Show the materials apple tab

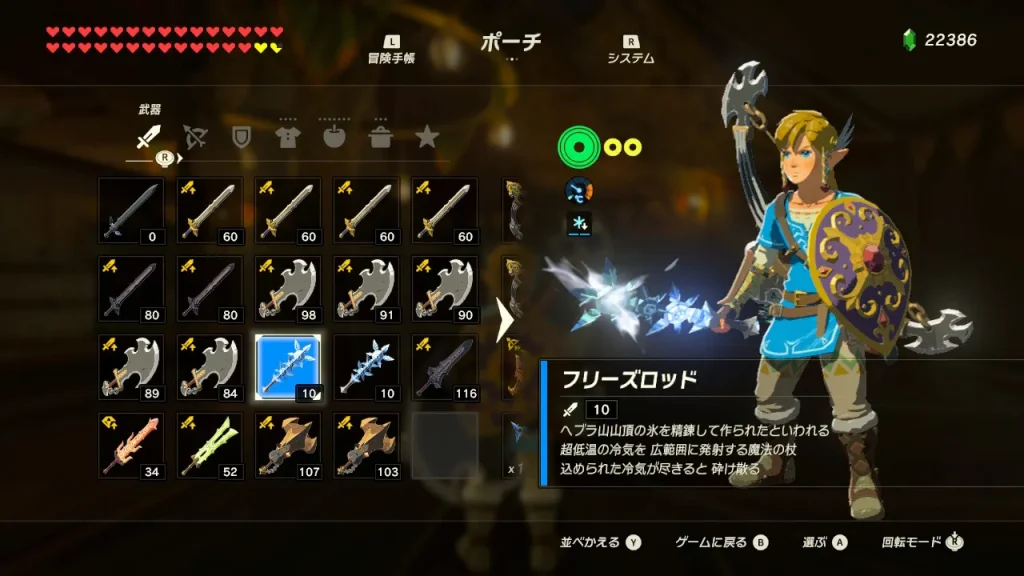(334, 137)
